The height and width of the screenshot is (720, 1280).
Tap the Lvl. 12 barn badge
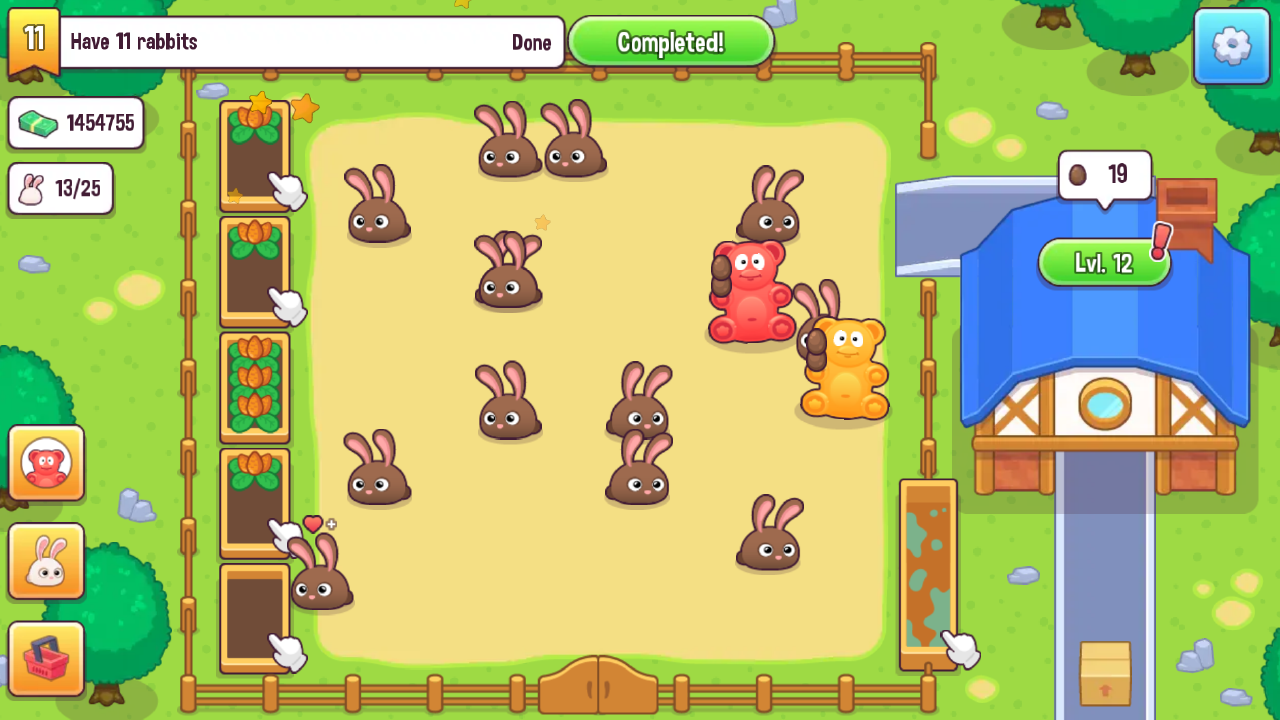click(1103, 263)
